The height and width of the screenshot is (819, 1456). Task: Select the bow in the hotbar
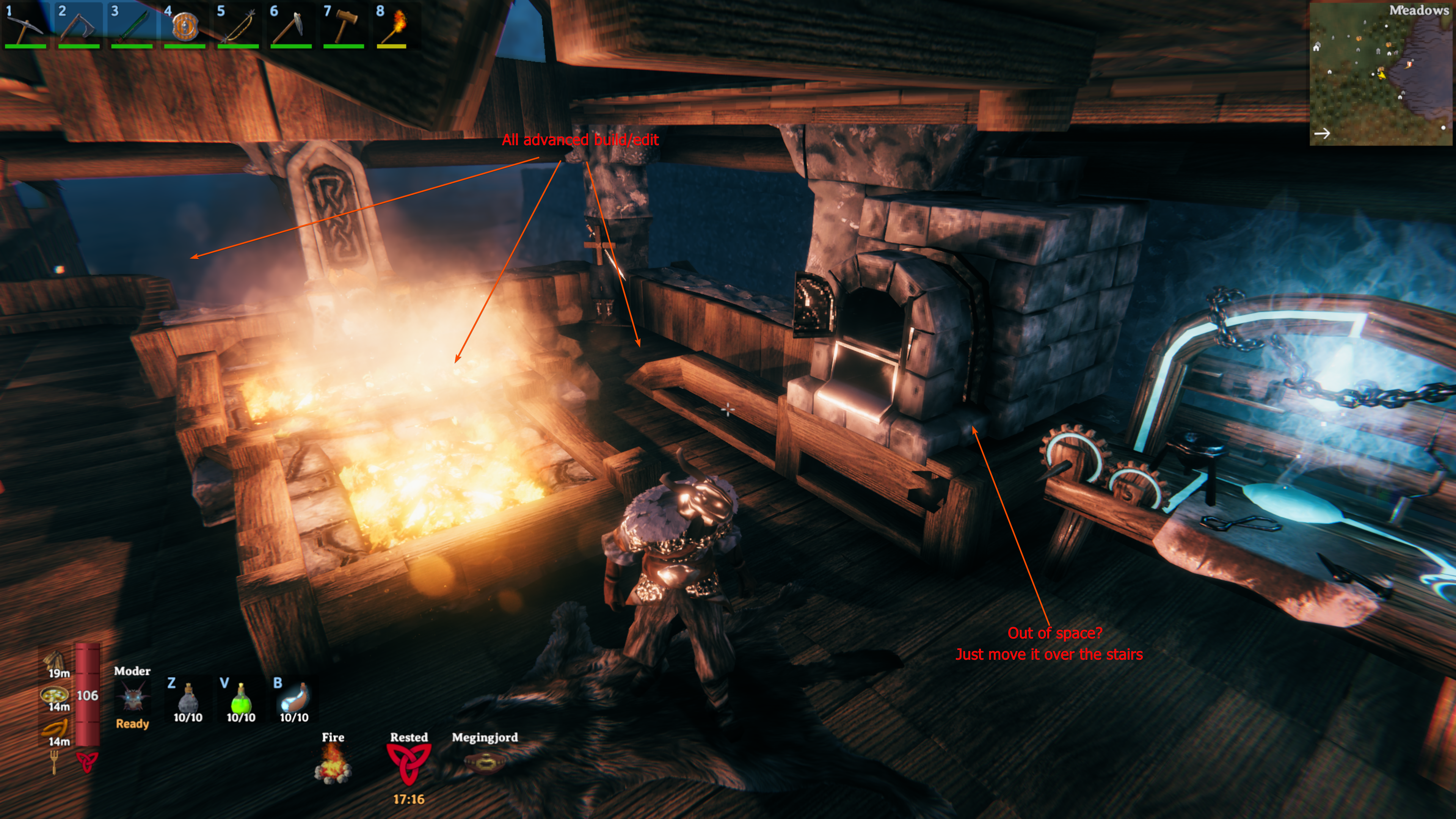tap(238, 25)
